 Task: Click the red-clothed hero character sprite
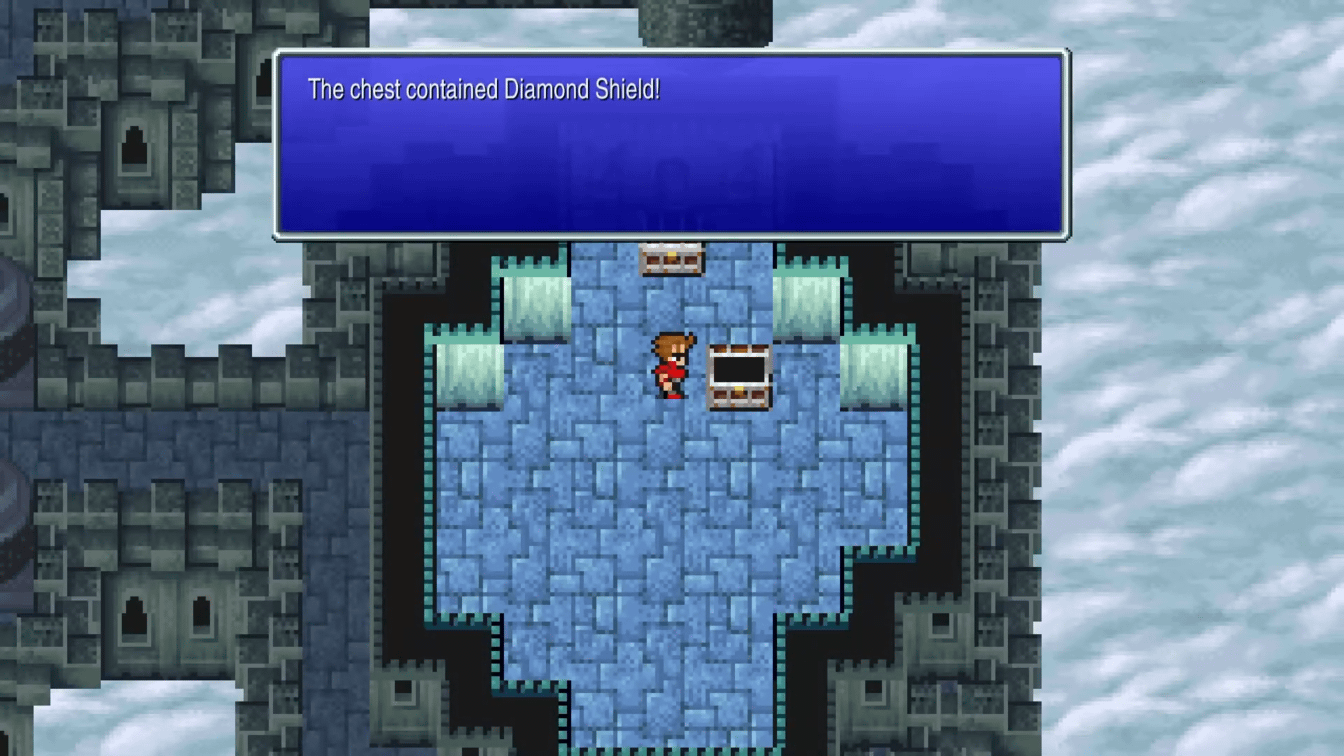[x=671, y=365]
